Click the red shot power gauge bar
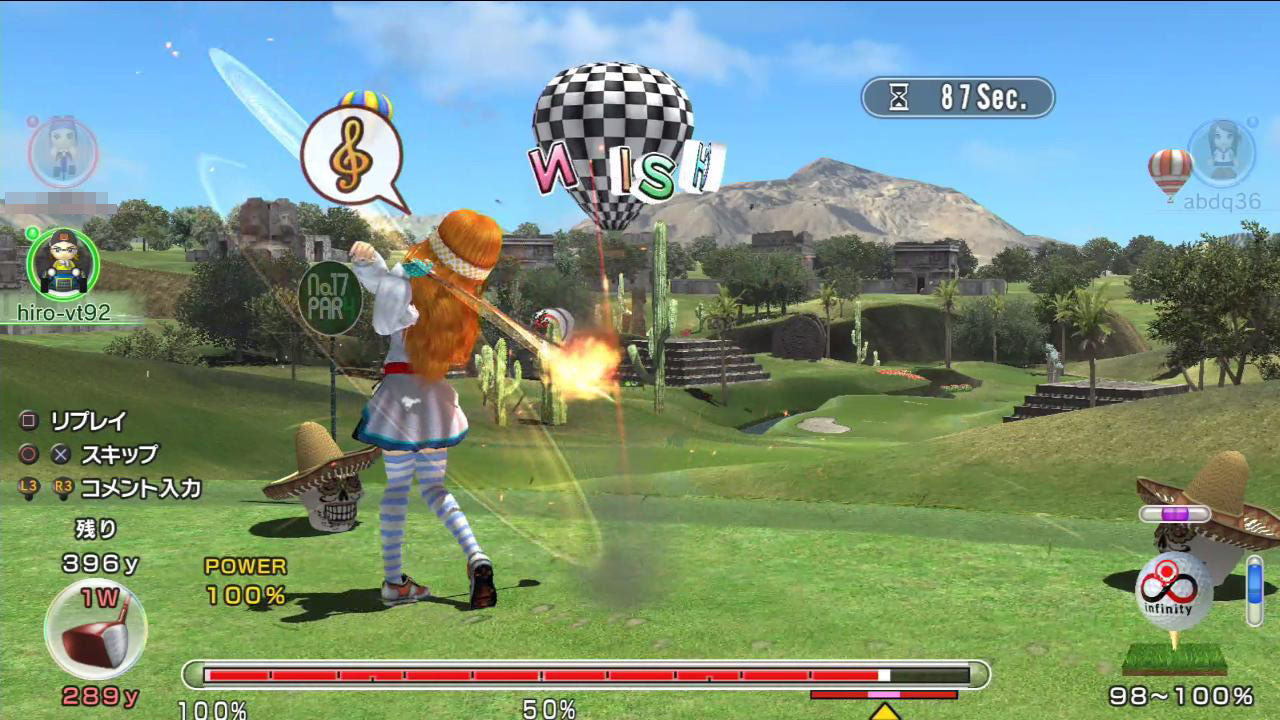 (586, 675)
